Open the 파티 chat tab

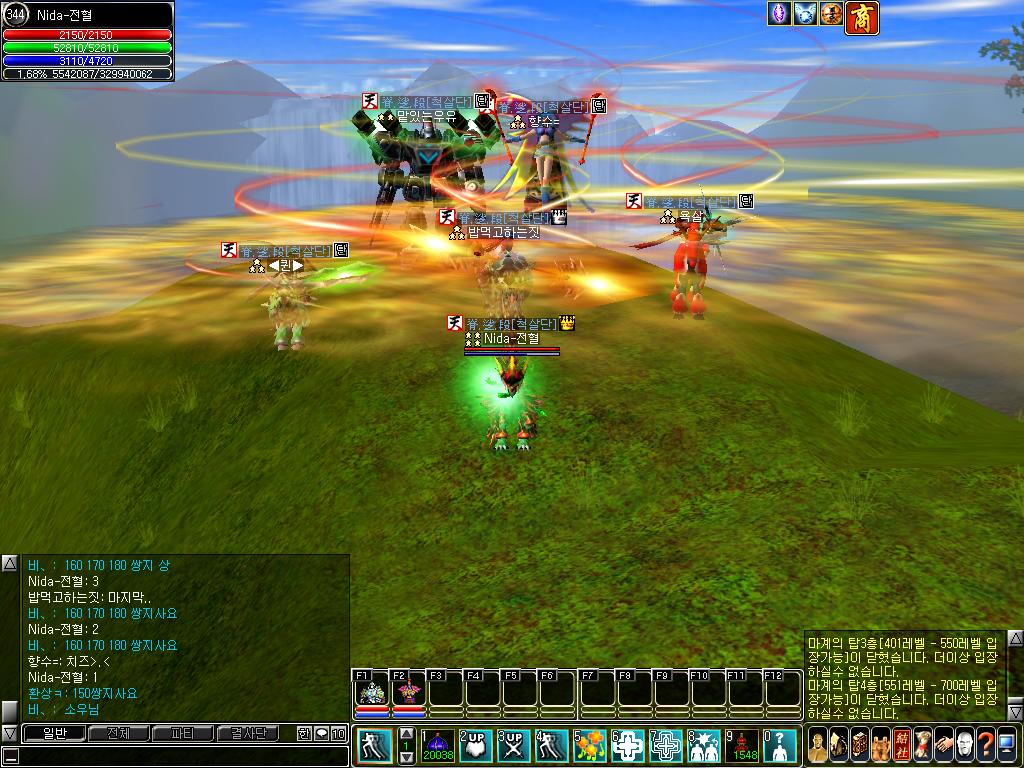(x=182, y=733)
